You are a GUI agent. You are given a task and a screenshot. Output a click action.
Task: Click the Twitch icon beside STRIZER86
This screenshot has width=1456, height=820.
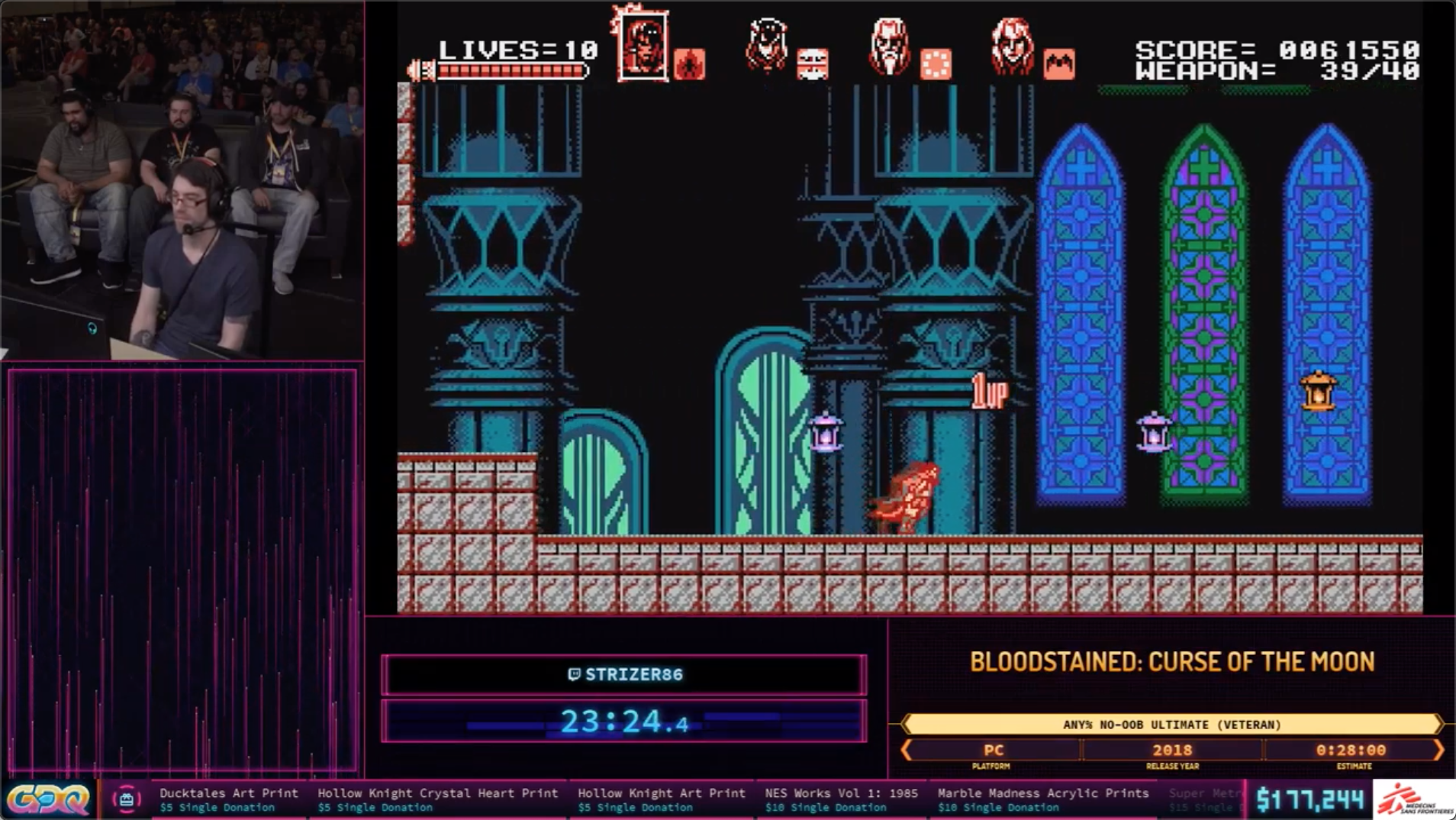[575, 674]
